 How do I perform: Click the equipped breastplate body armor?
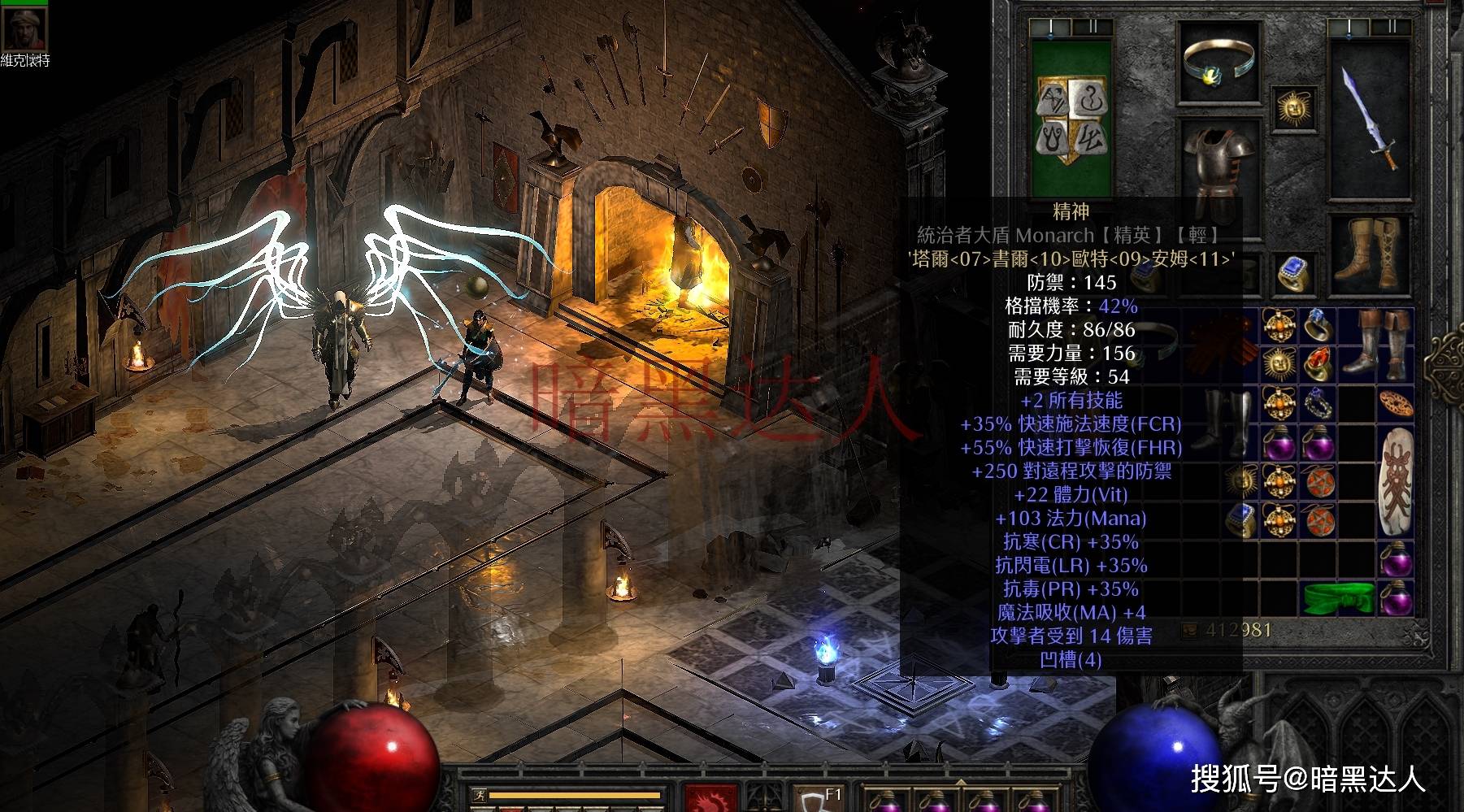pos(1218,172)
